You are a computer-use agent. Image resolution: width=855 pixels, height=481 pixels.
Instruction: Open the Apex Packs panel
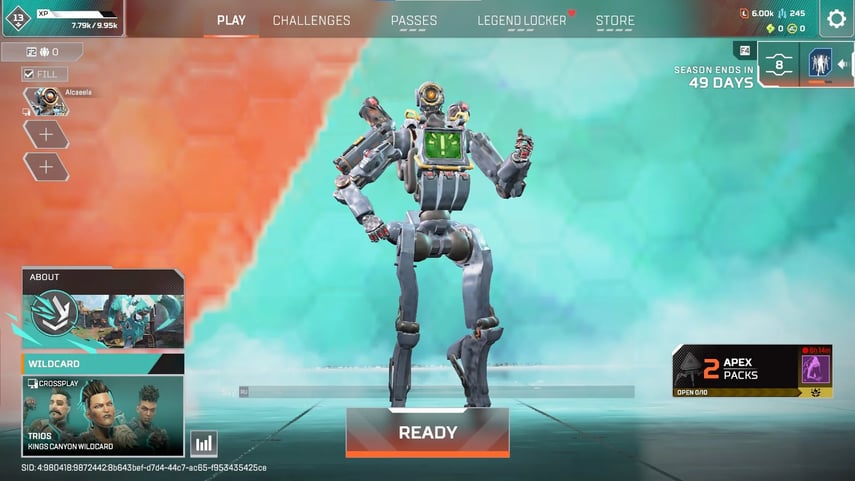point(752,370)
